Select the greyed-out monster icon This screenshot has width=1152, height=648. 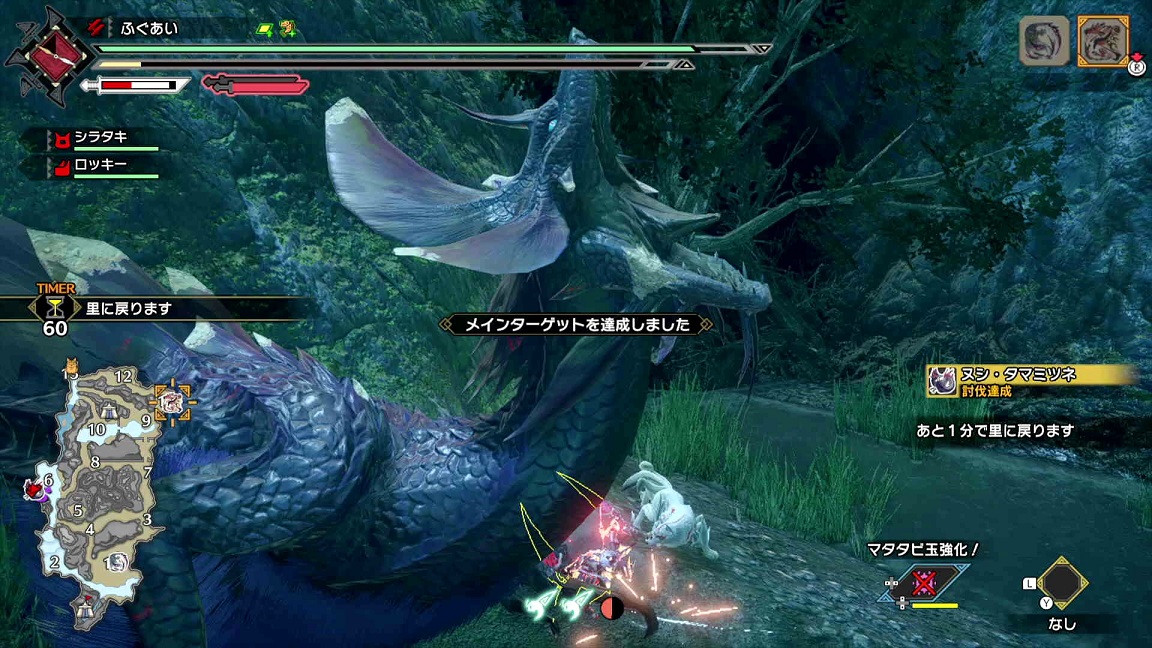pyautogui.click(x=1043, y=42)
